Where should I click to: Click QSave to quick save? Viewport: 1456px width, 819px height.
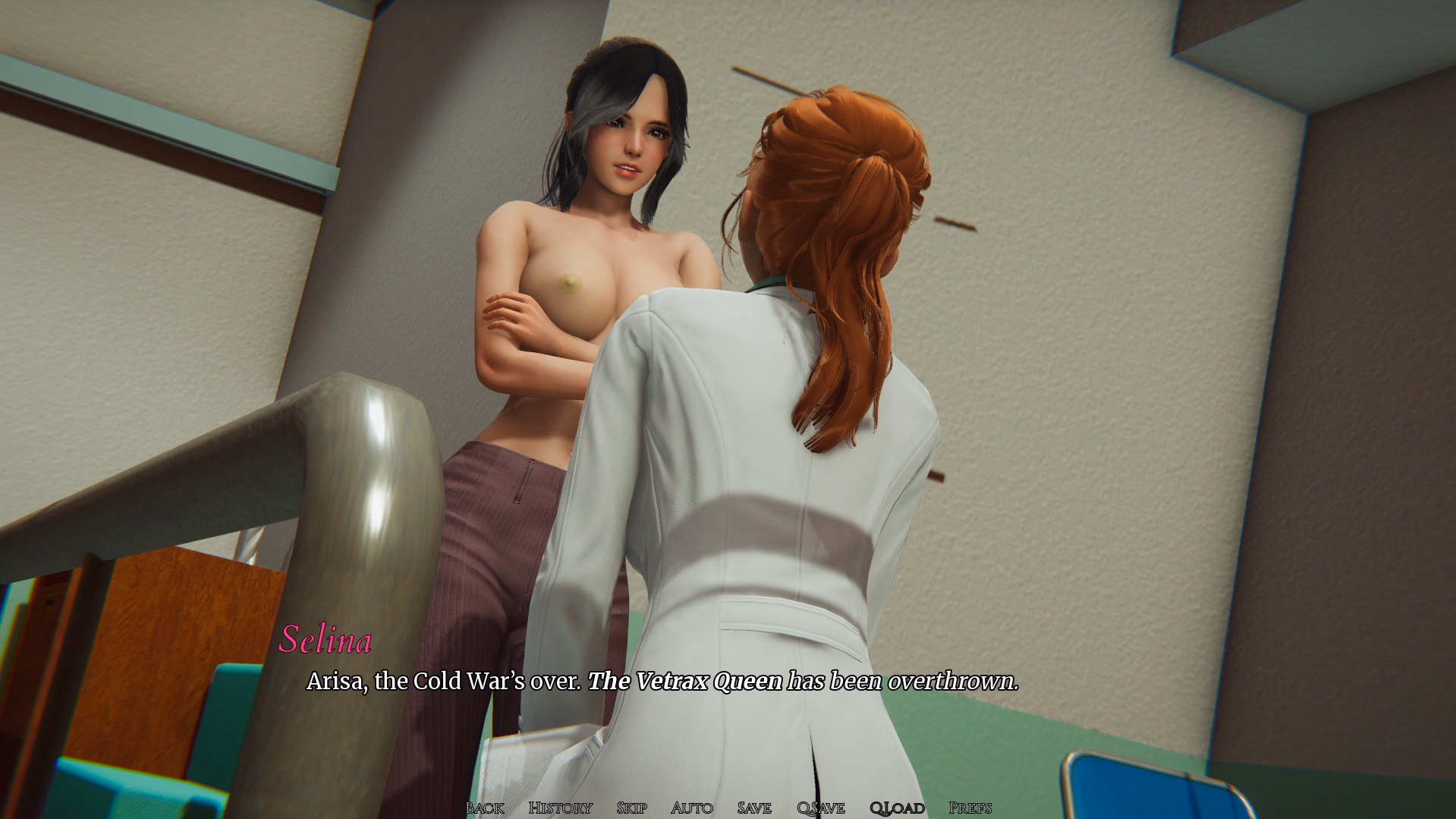pyautogui.click(x=820, y=808)
